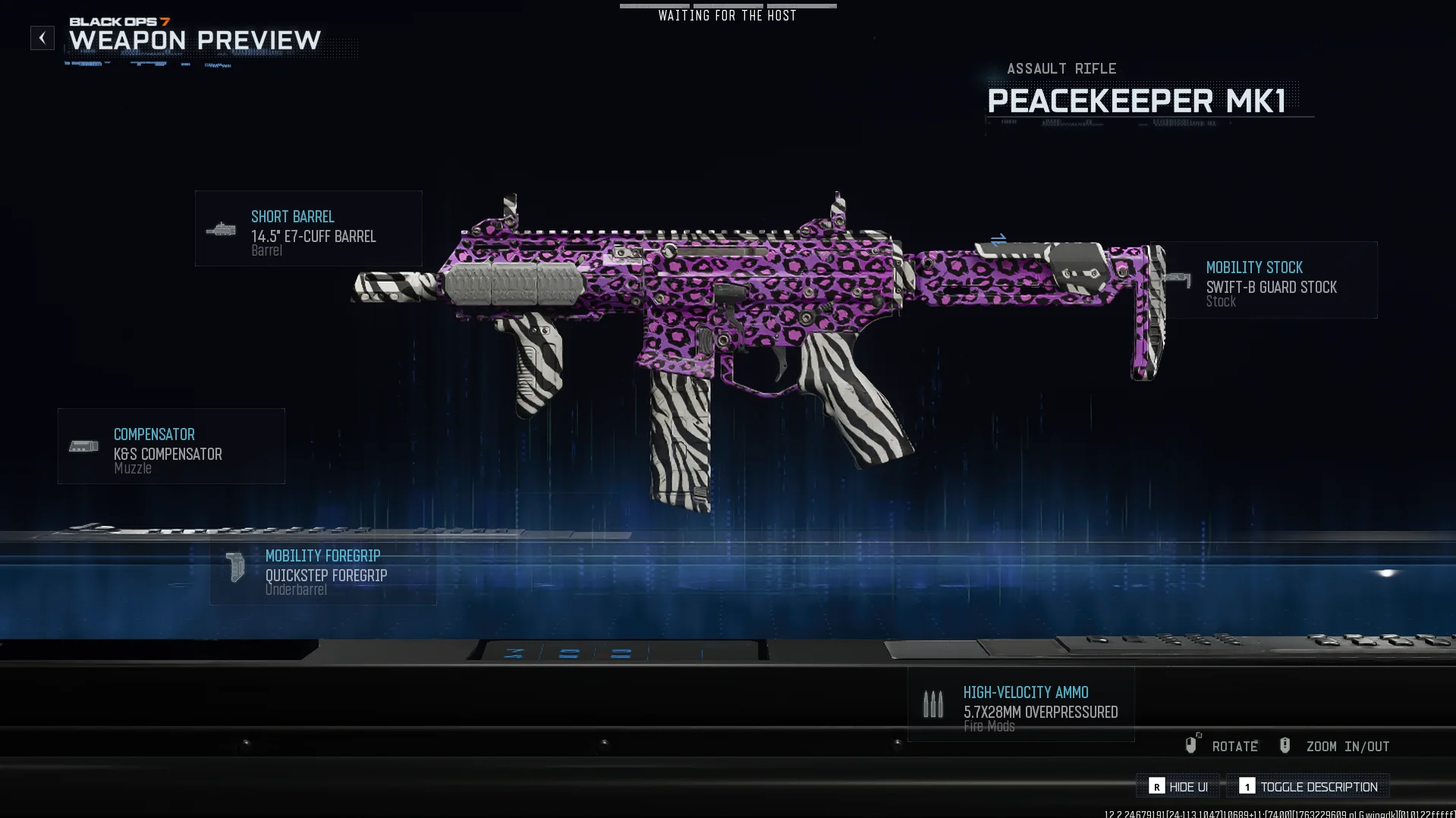
Task: Toggle the attachment description
Action: click(x=1308, y=786)
